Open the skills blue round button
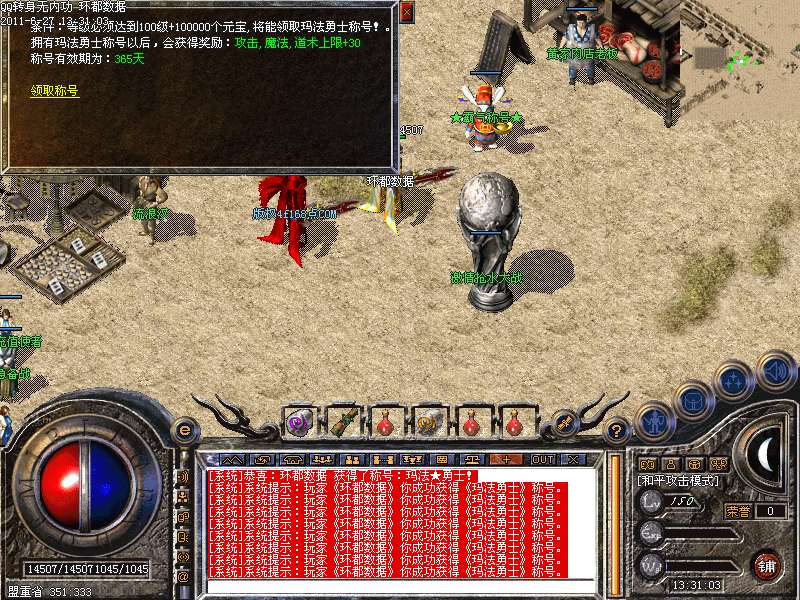This screenshot has width=800, height=600. click(x=733, y=380)
